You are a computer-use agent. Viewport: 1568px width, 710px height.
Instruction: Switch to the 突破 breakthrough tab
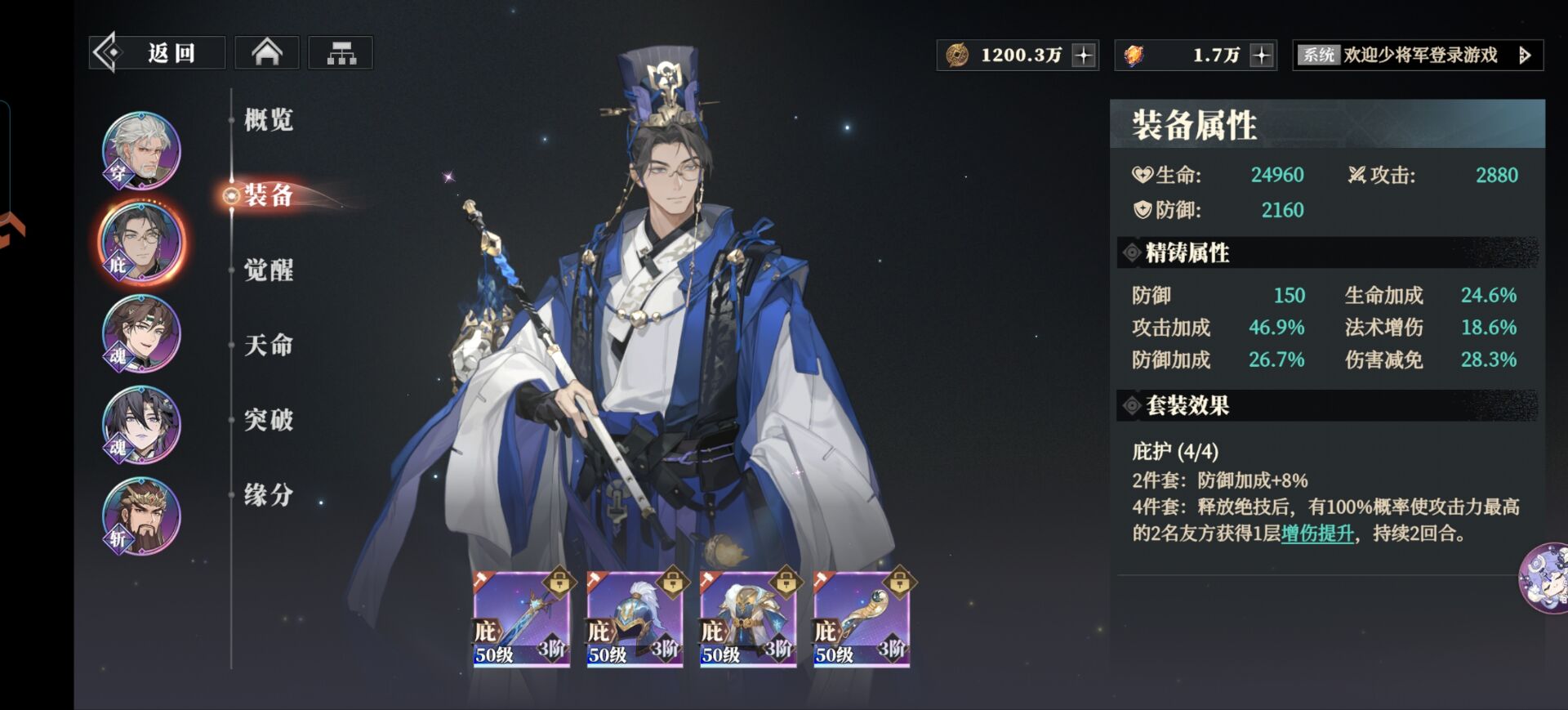[x=269, y=420]
